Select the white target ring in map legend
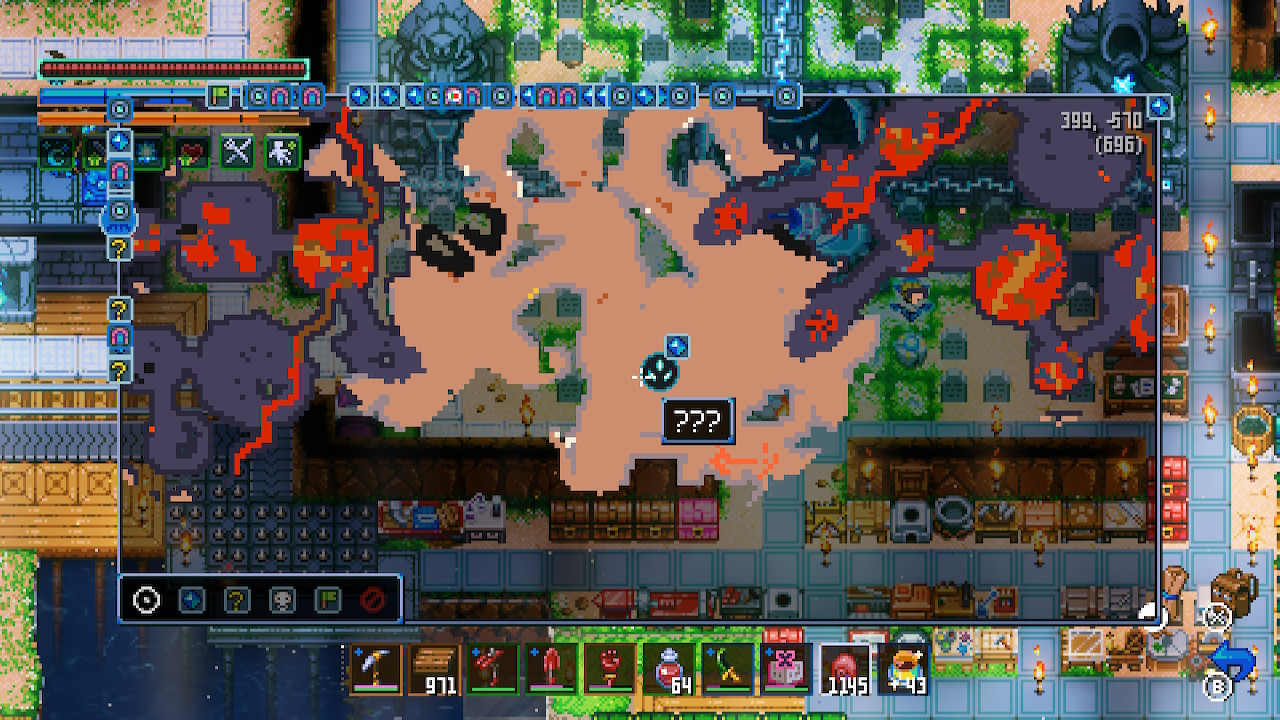The height and width of the screenshot is (720, 1280). 146,600
